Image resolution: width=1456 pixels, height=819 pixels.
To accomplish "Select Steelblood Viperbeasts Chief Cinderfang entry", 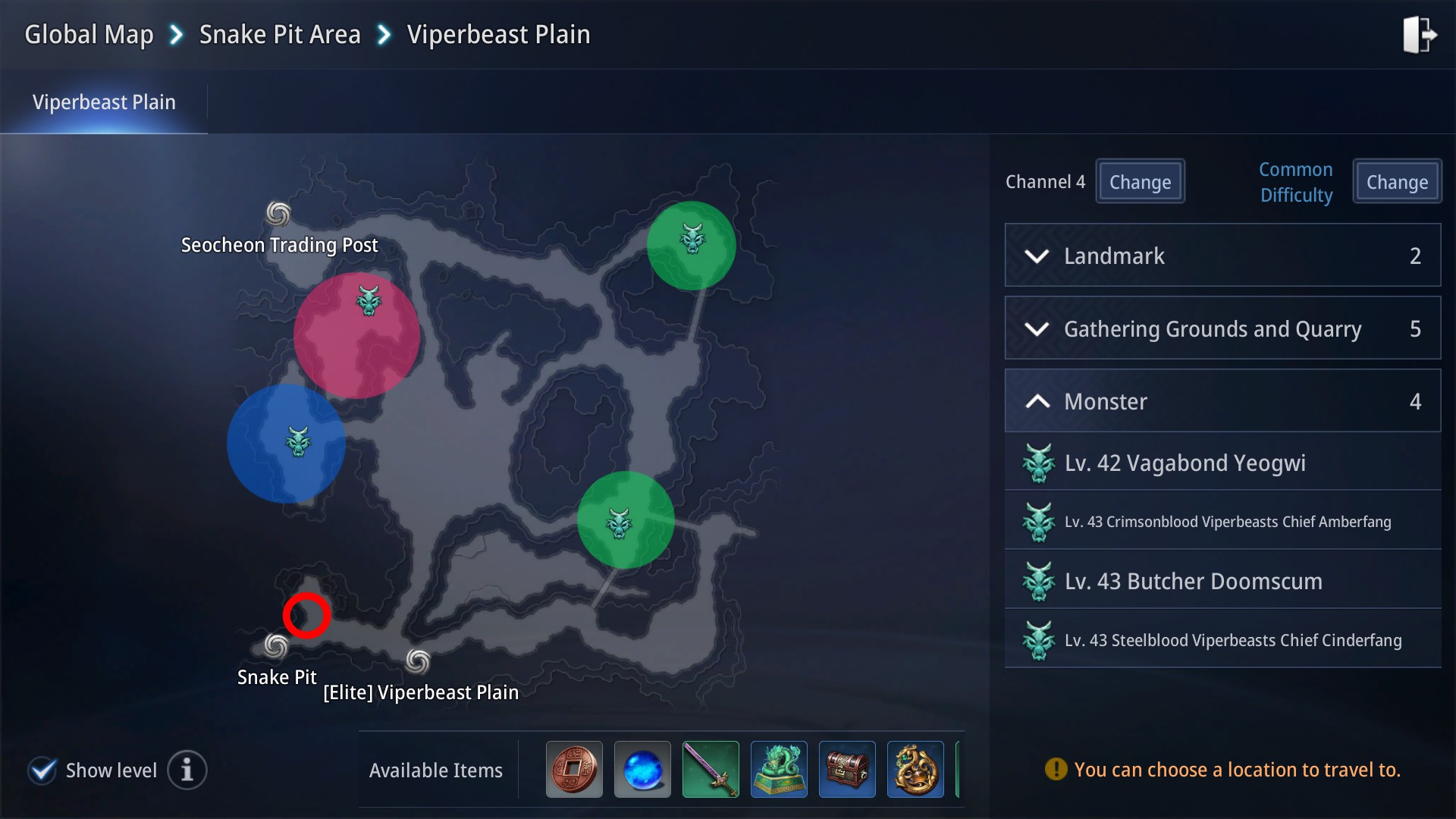I will pos(1222,640).
